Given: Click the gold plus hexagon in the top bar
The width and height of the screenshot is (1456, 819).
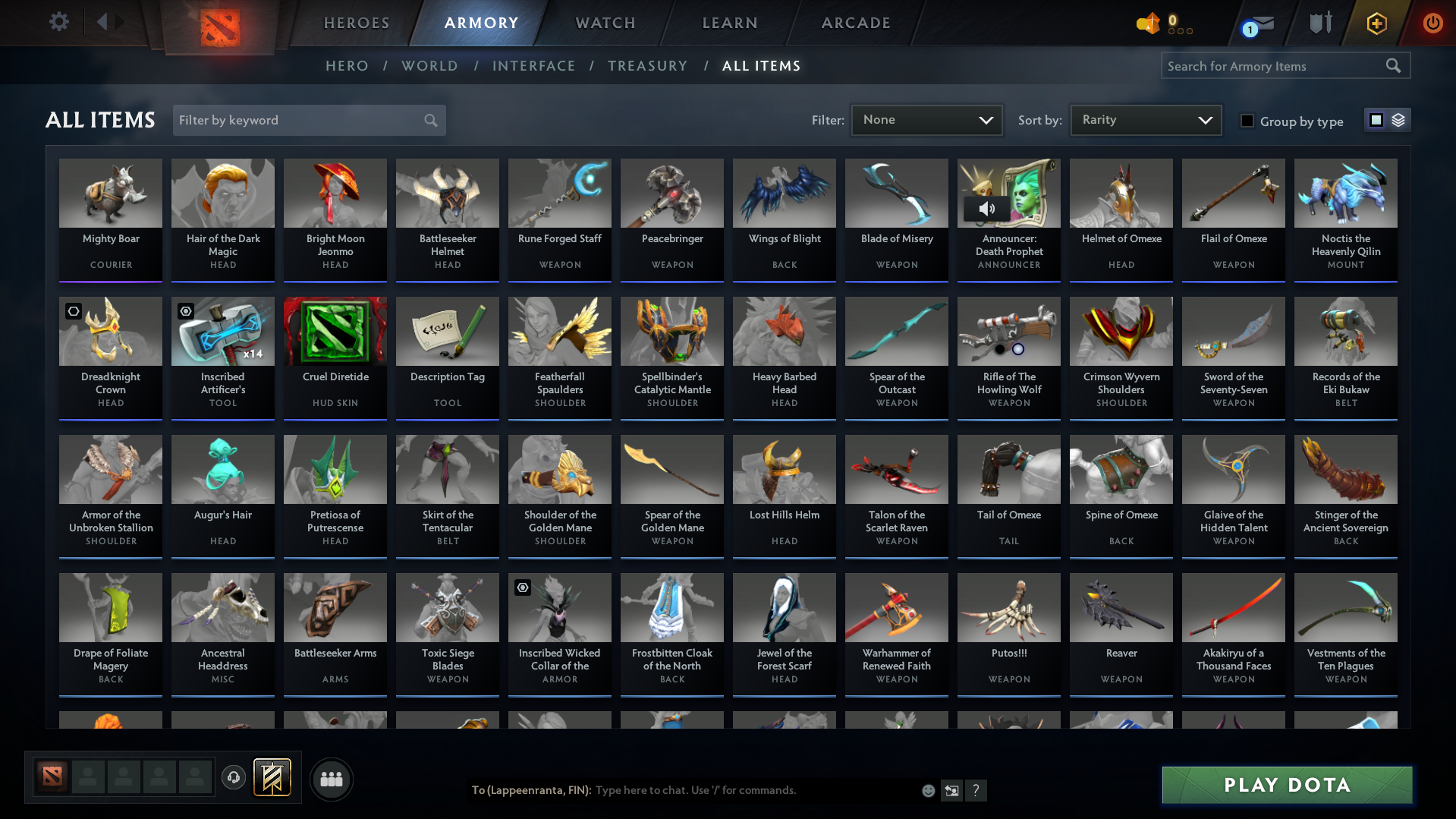Looking at the screenshot, I should click(x=1376, y=23).
